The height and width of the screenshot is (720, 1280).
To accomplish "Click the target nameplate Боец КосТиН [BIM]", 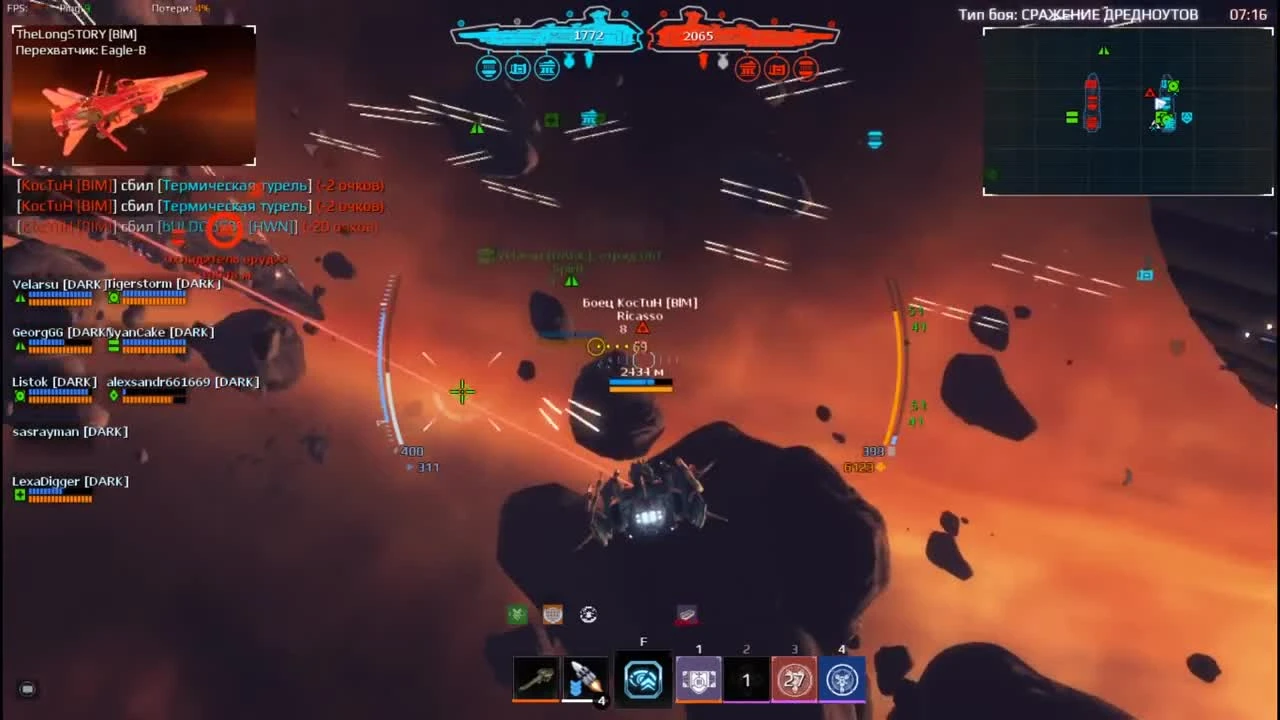I will click(640, 302).
